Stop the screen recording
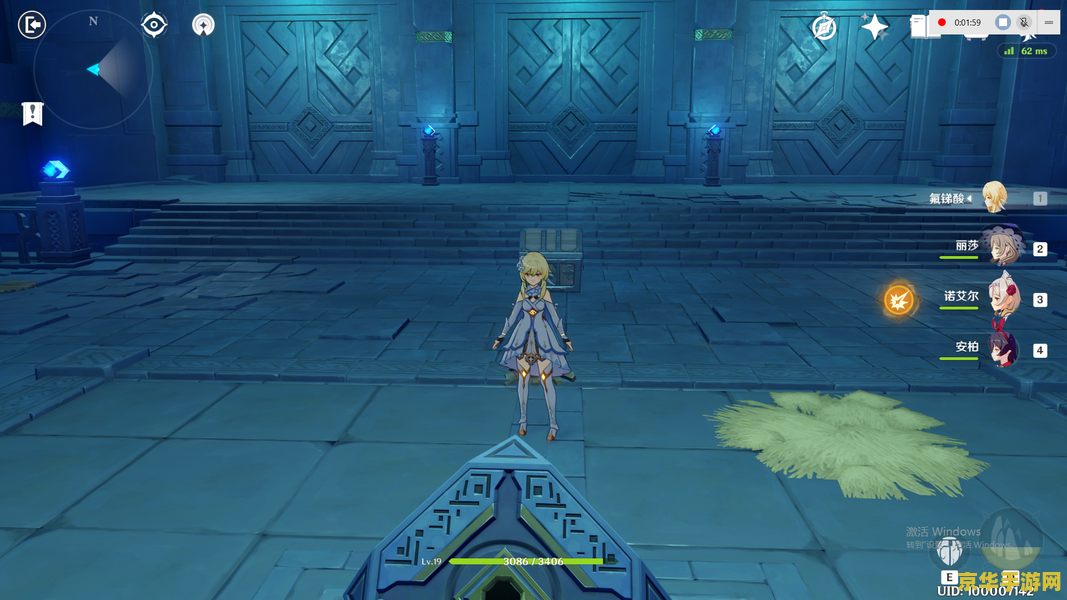The width and height of the screenshot is (1067, 600). 1003,22
